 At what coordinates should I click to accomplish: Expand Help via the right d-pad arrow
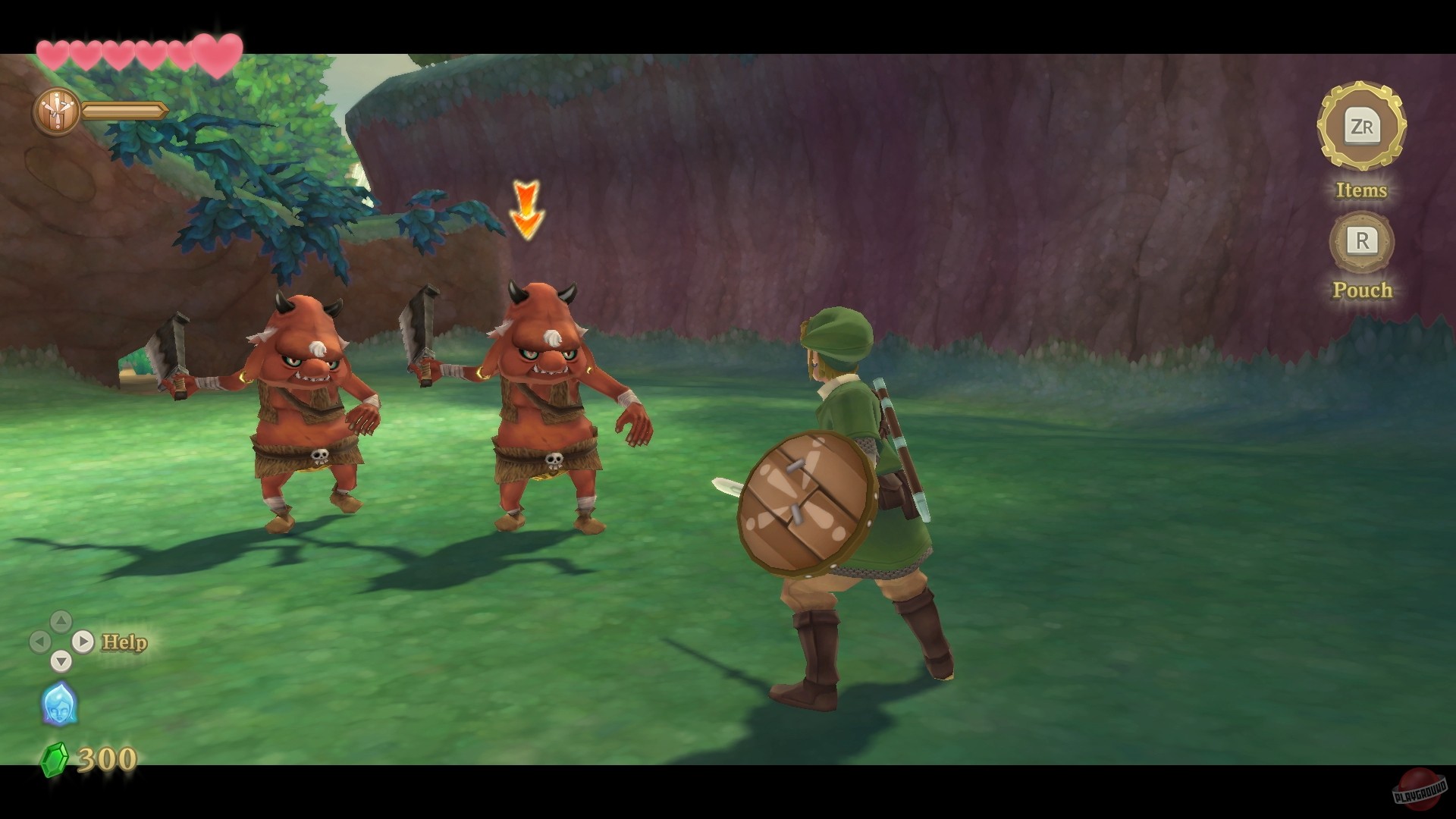point(83,641)
